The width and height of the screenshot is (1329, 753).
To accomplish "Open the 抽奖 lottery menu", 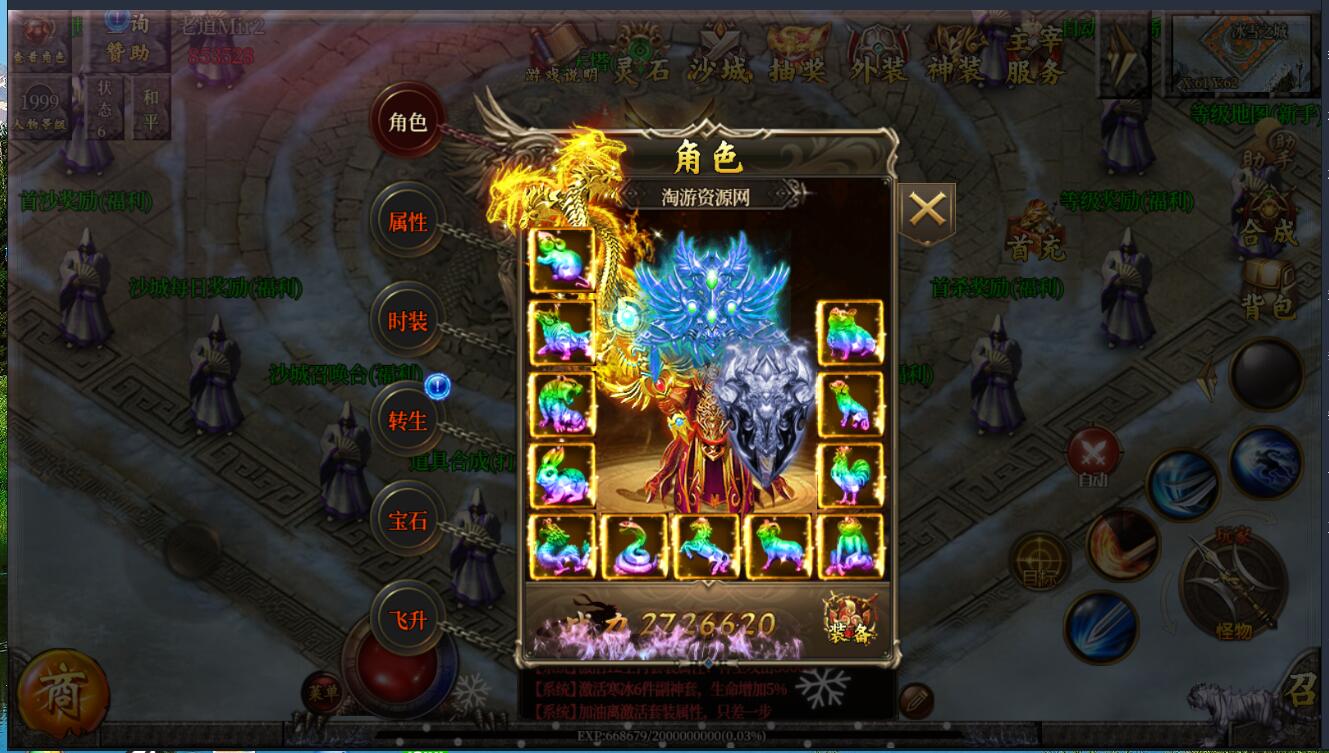I will tap(800, 55).
